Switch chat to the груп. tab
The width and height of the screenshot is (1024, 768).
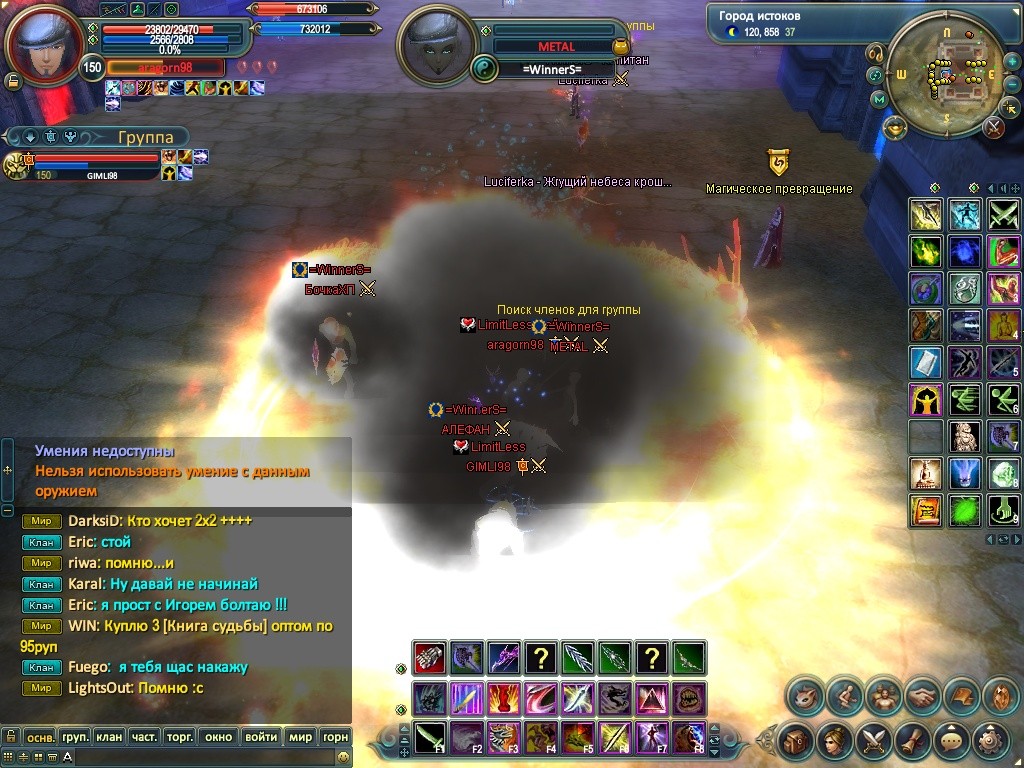75,737
